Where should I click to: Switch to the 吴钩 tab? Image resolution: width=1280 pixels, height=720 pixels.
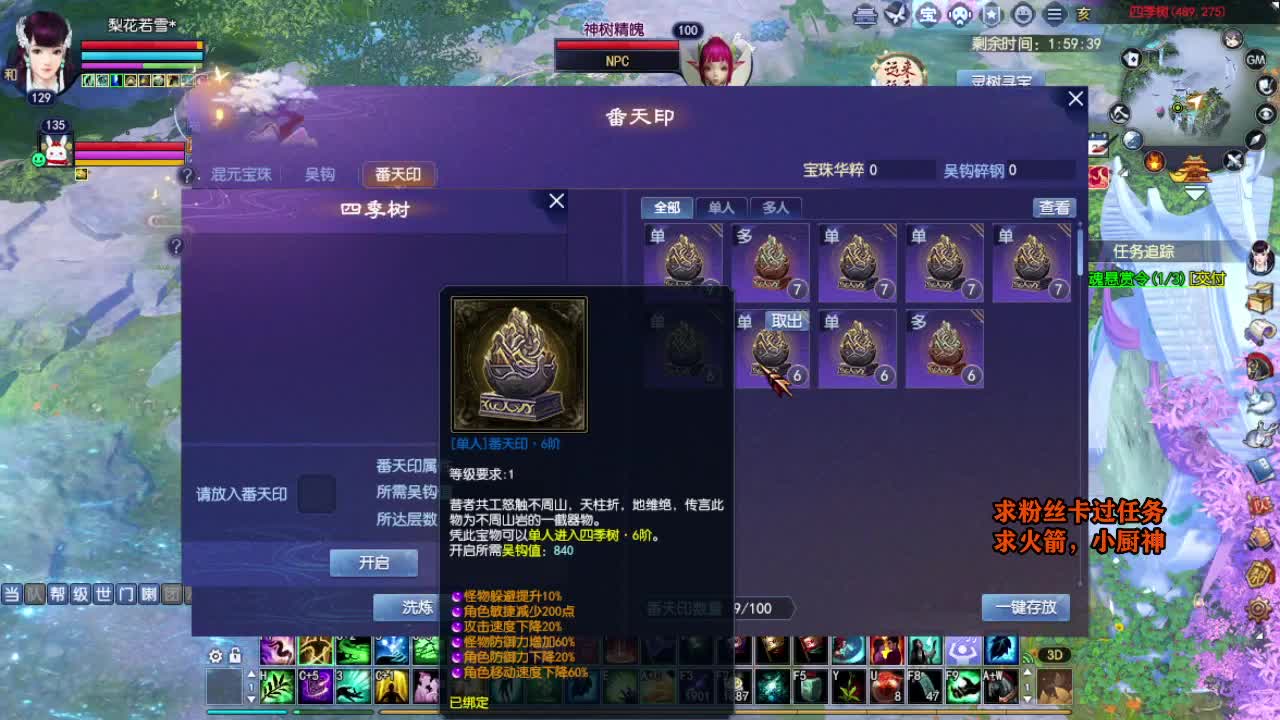tap(318, 174)
